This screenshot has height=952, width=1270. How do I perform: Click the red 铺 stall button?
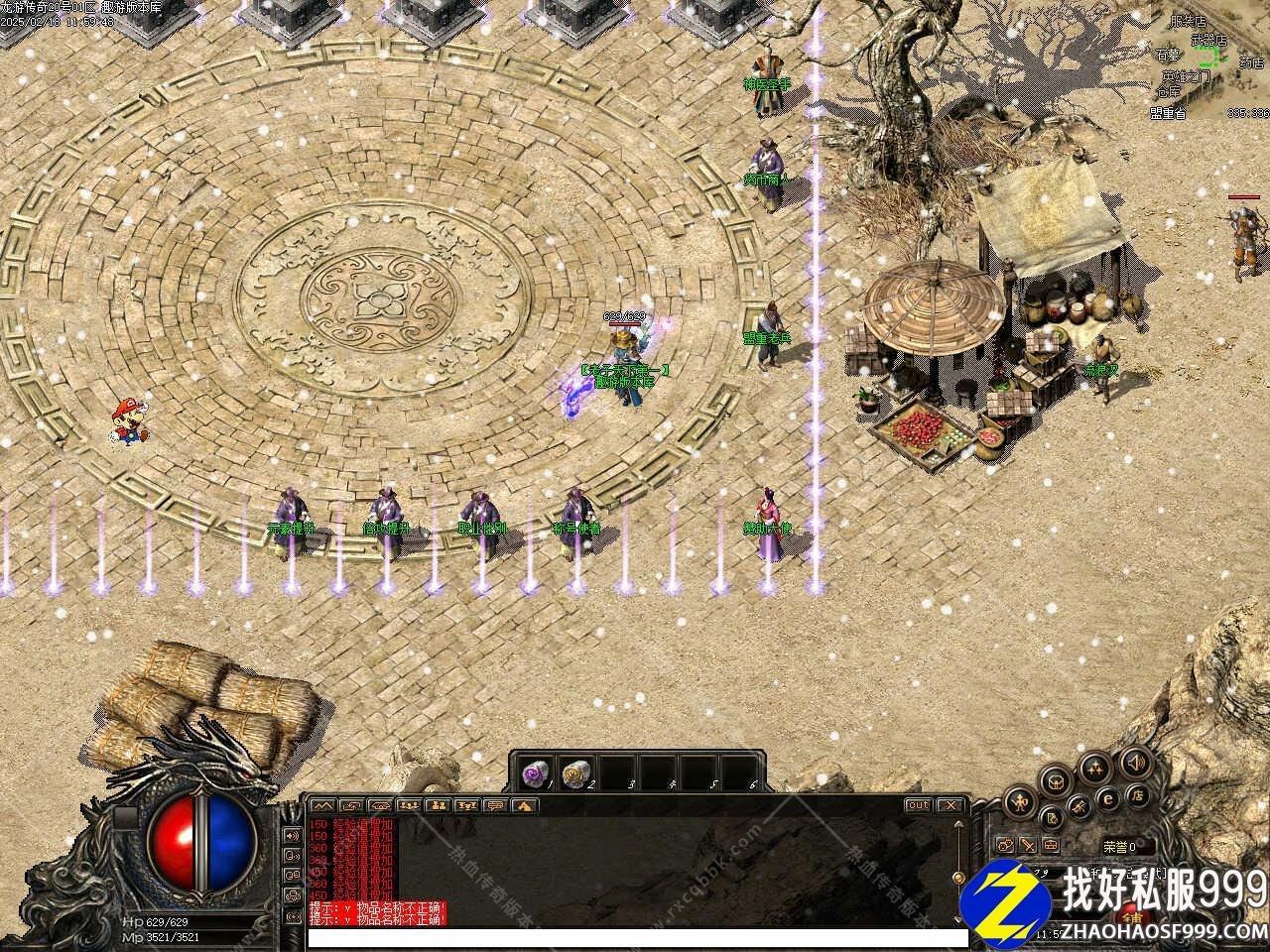pos(1126,918)
